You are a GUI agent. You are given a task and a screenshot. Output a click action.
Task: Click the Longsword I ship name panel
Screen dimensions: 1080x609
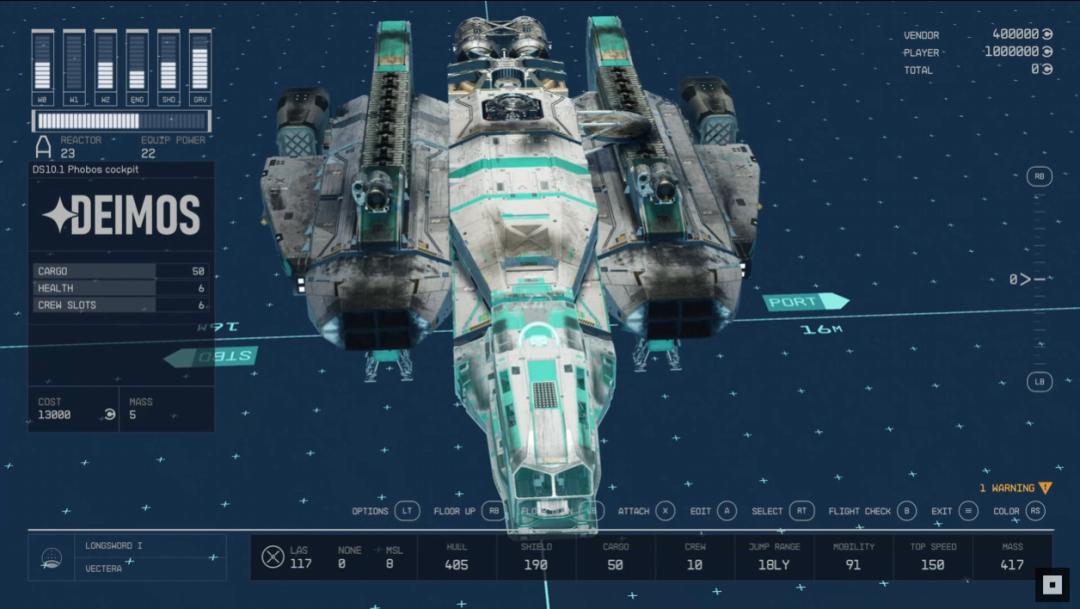(148, 546)
